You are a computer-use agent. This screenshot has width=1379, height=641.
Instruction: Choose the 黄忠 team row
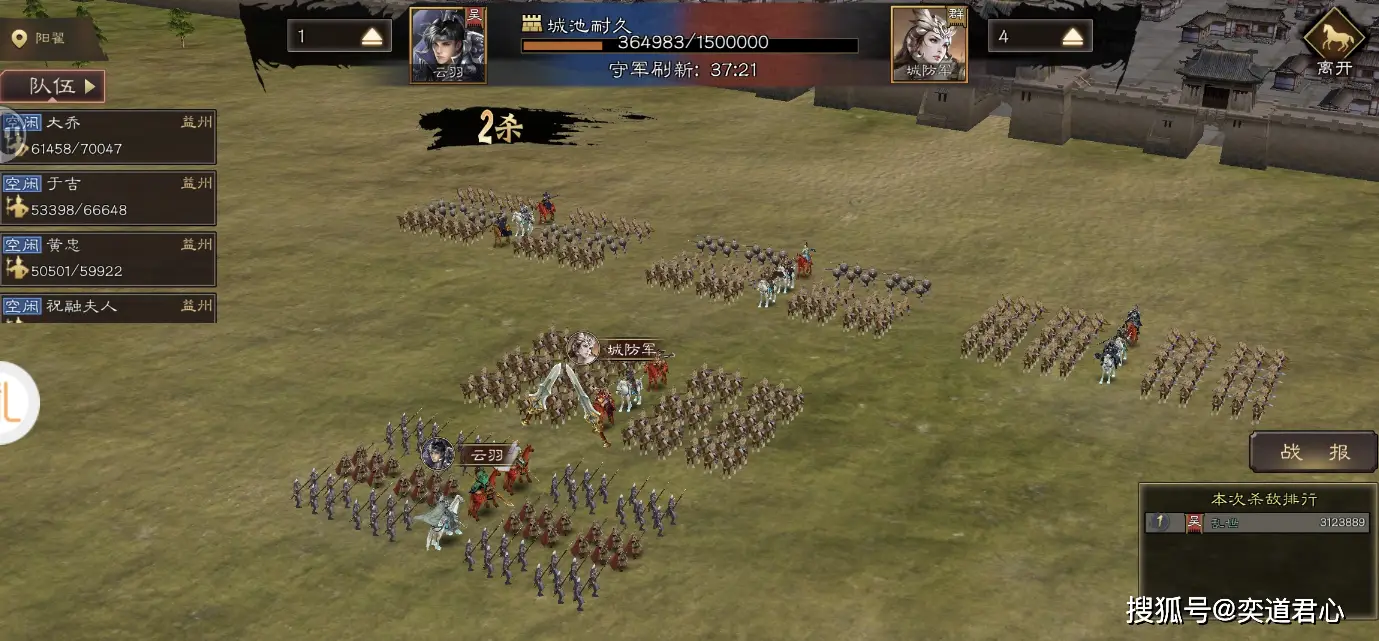[109, 258]
